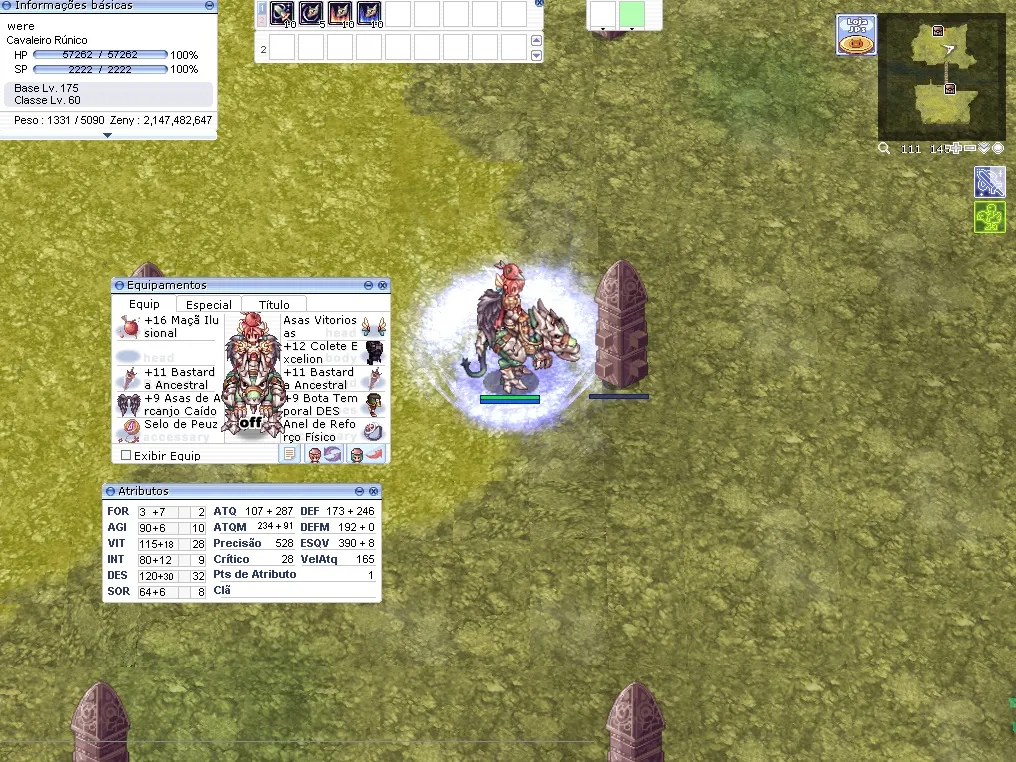The height and width of the screenshot is (762, 1016).
Task: Switch to the Especial equipment tab
Action: [x=209, y=305]
